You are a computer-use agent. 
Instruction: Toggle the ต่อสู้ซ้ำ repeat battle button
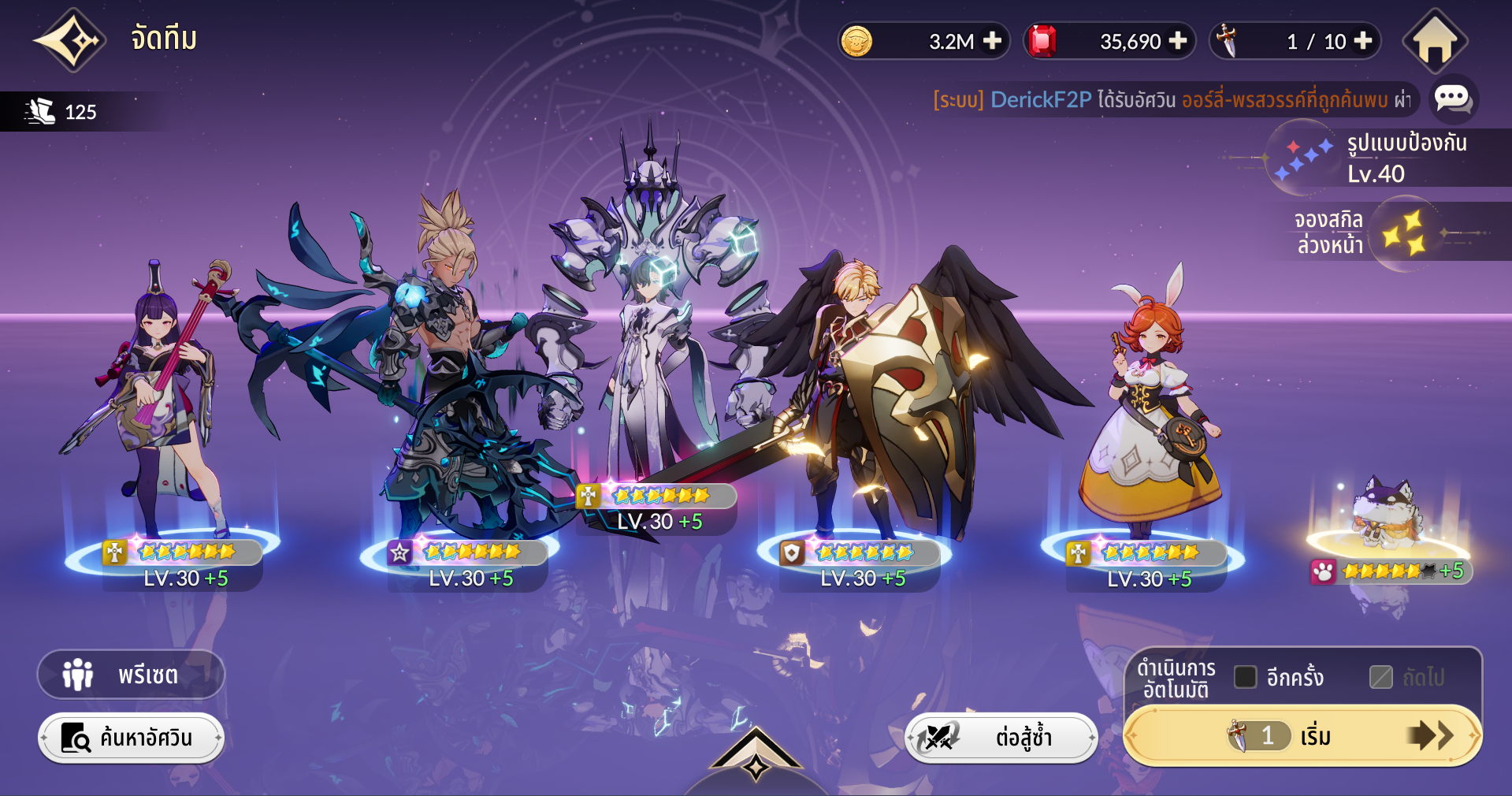coord(1001,738)
